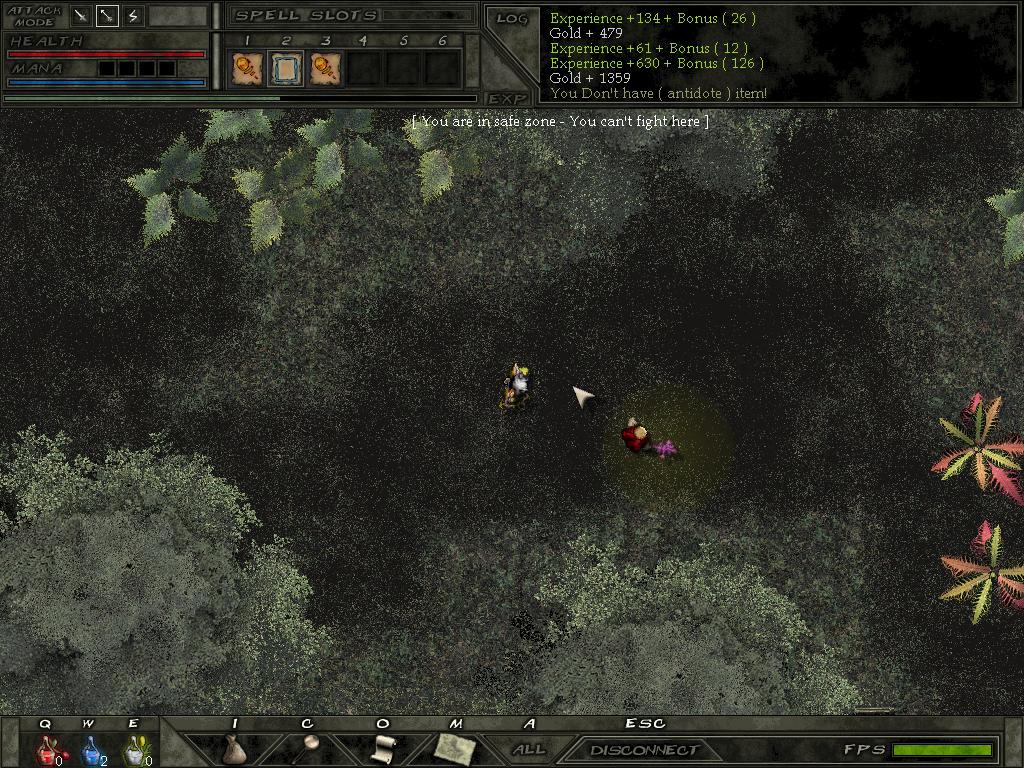The height and width of the screenshot is (768, 1024).
Task: Open the inventory bag
Action: 235,748
